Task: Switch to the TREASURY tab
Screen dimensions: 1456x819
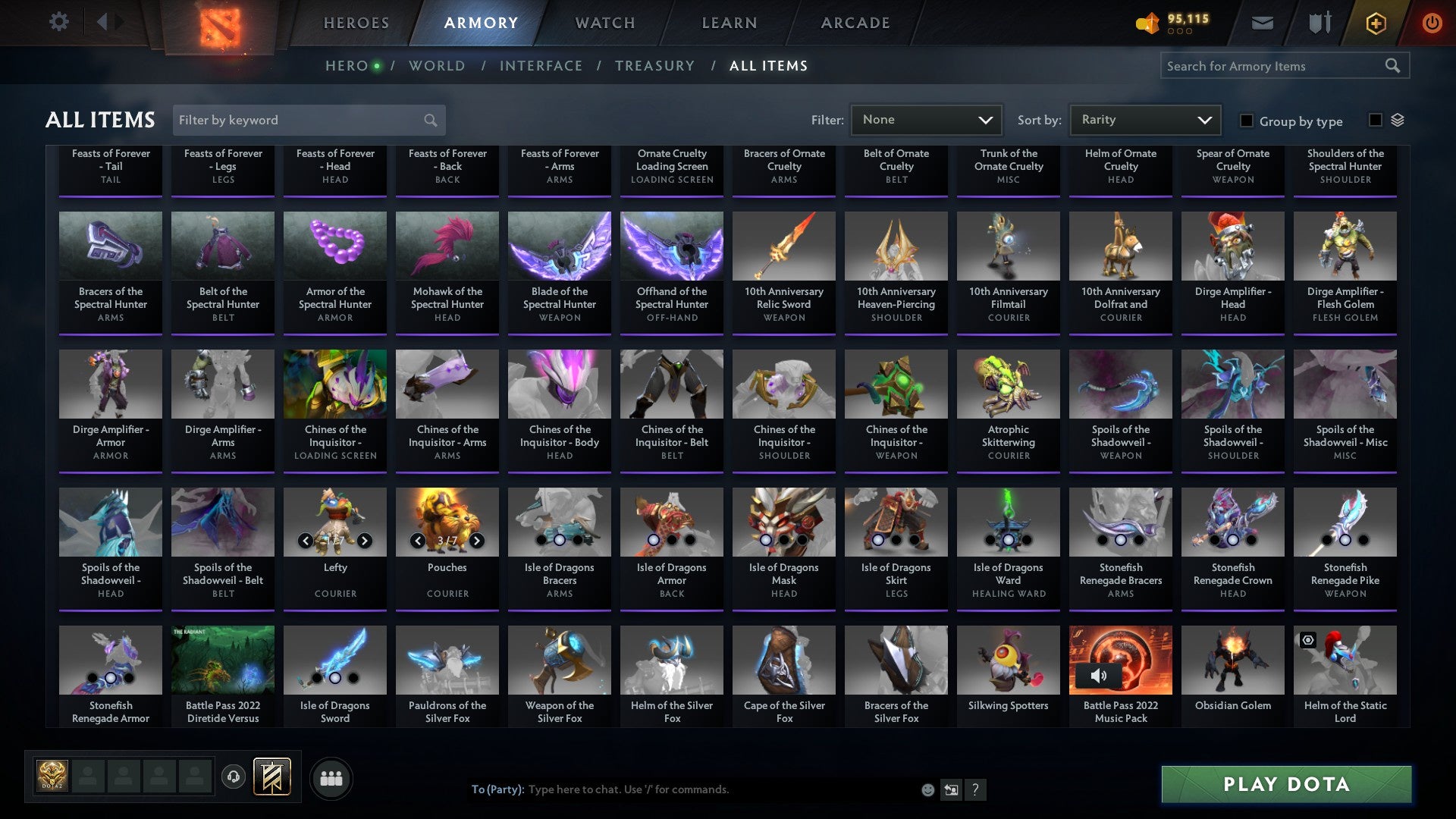Action: pyautogui.click(x=654, y=65)
